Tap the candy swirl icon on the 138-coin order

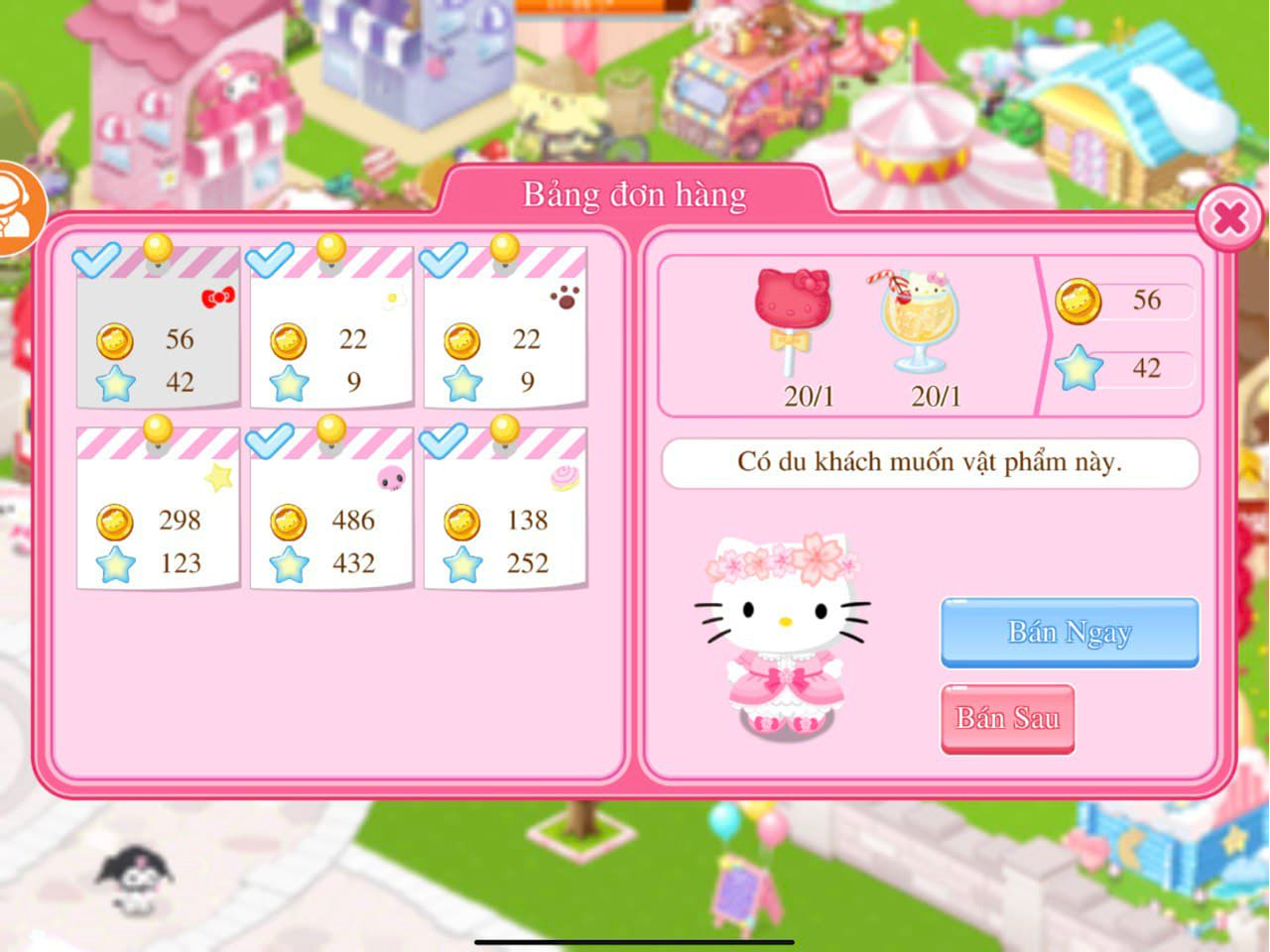[x=565, y=479]
